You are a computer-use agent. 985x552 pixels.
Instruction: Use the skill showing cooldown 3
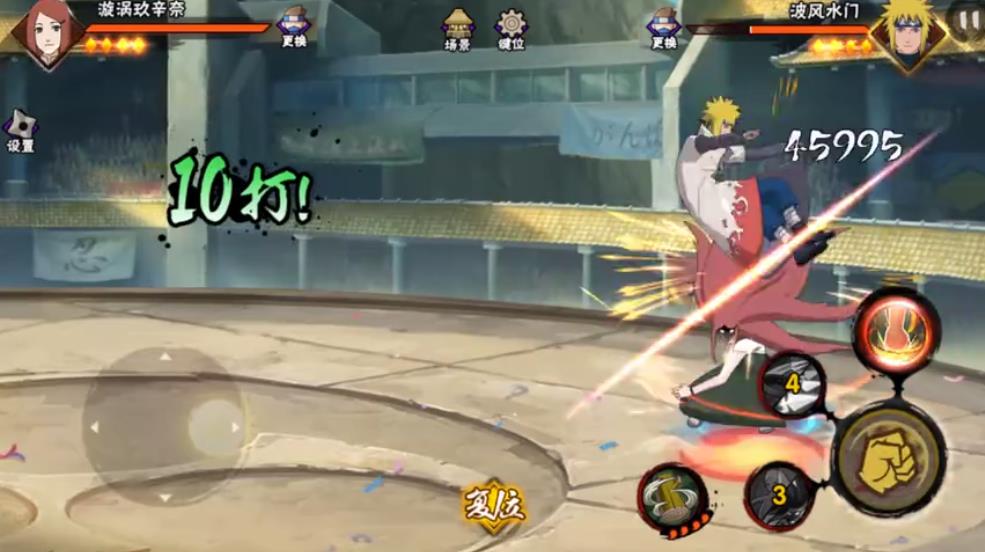pos(780,494)
